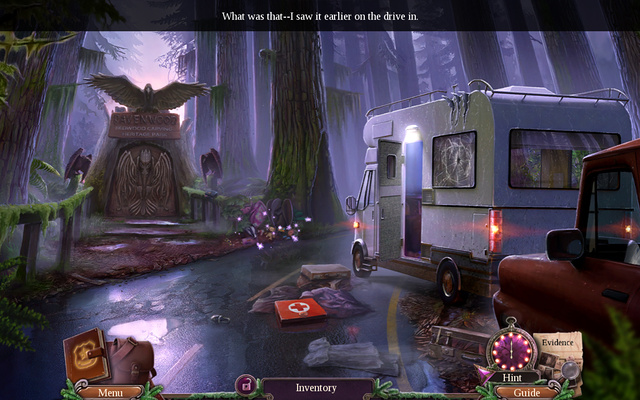
Task: Open the leather satchel bag
Action: 133,360
